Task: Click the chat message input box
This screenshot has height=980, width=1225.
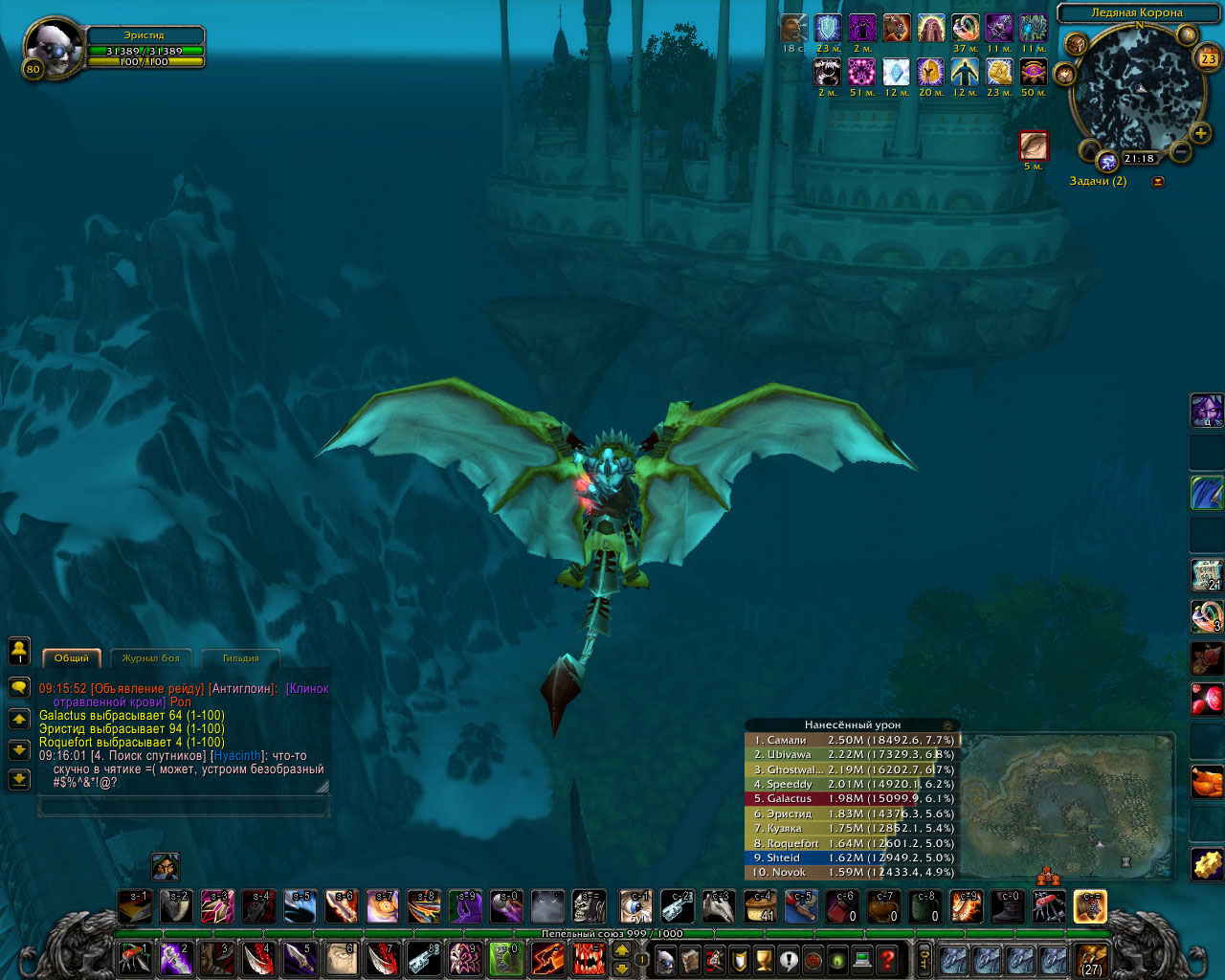Action: click(x=183, y=808)
